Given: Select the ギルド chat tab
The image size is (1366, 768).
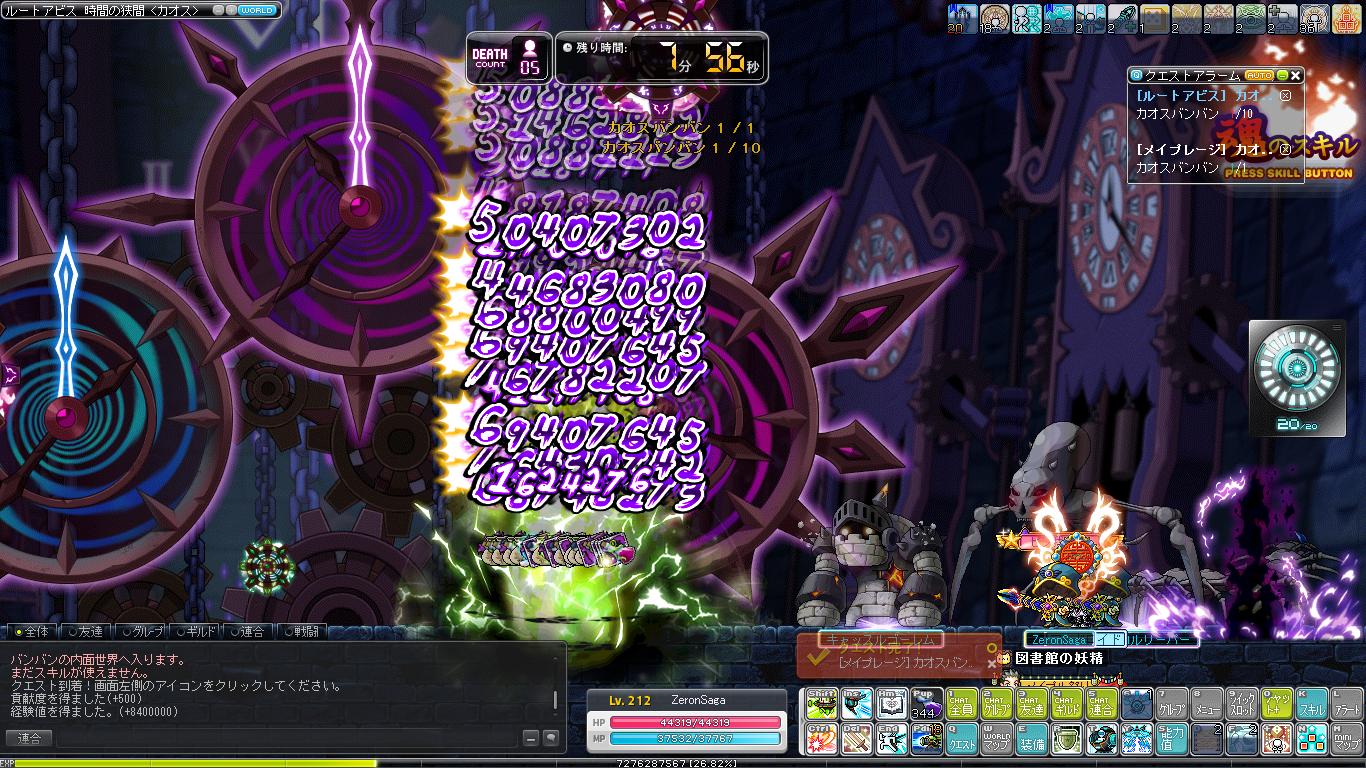Looking at the screenshot, I should tap(194, 631).
